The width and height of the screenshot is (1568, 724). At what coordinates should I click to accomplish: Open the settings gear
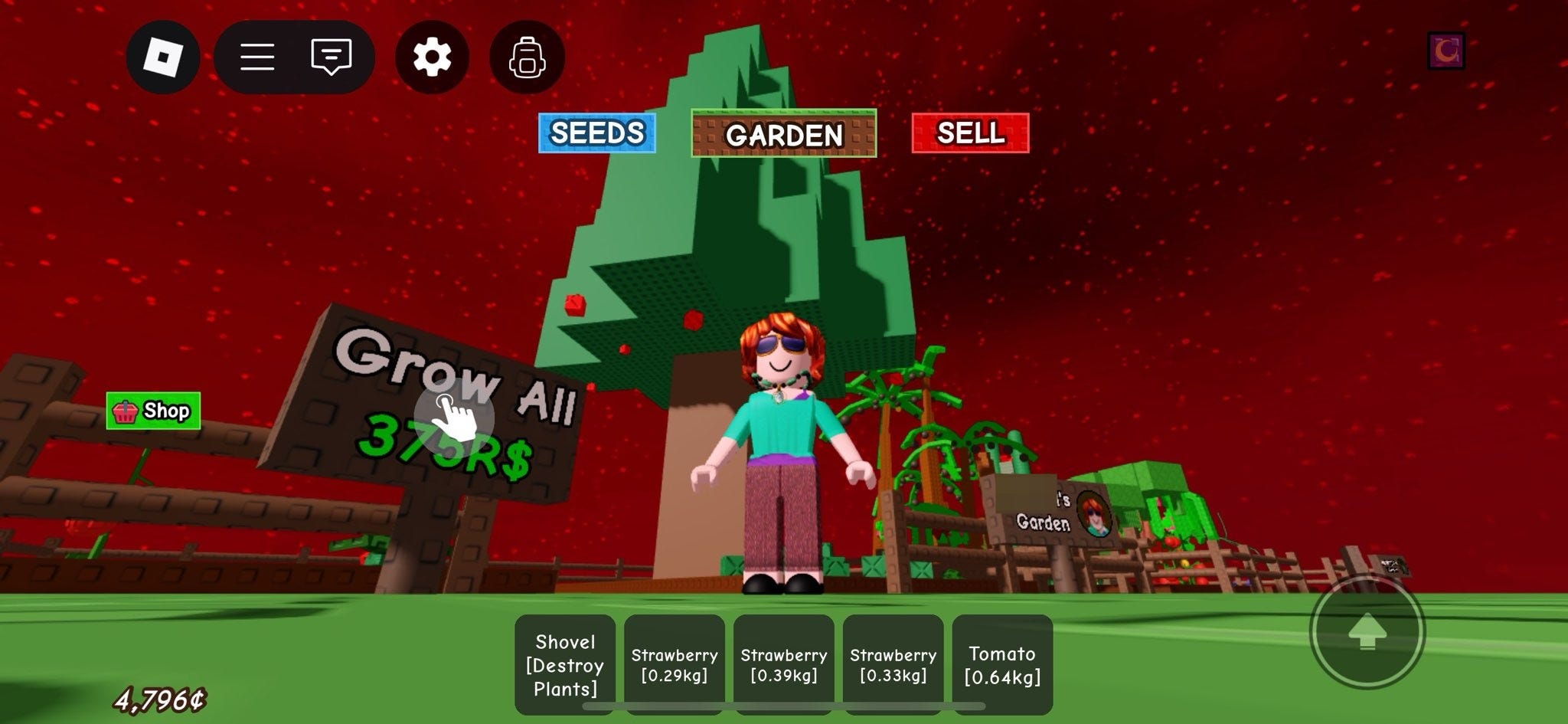pyautogui.click(x=431, y=57)
